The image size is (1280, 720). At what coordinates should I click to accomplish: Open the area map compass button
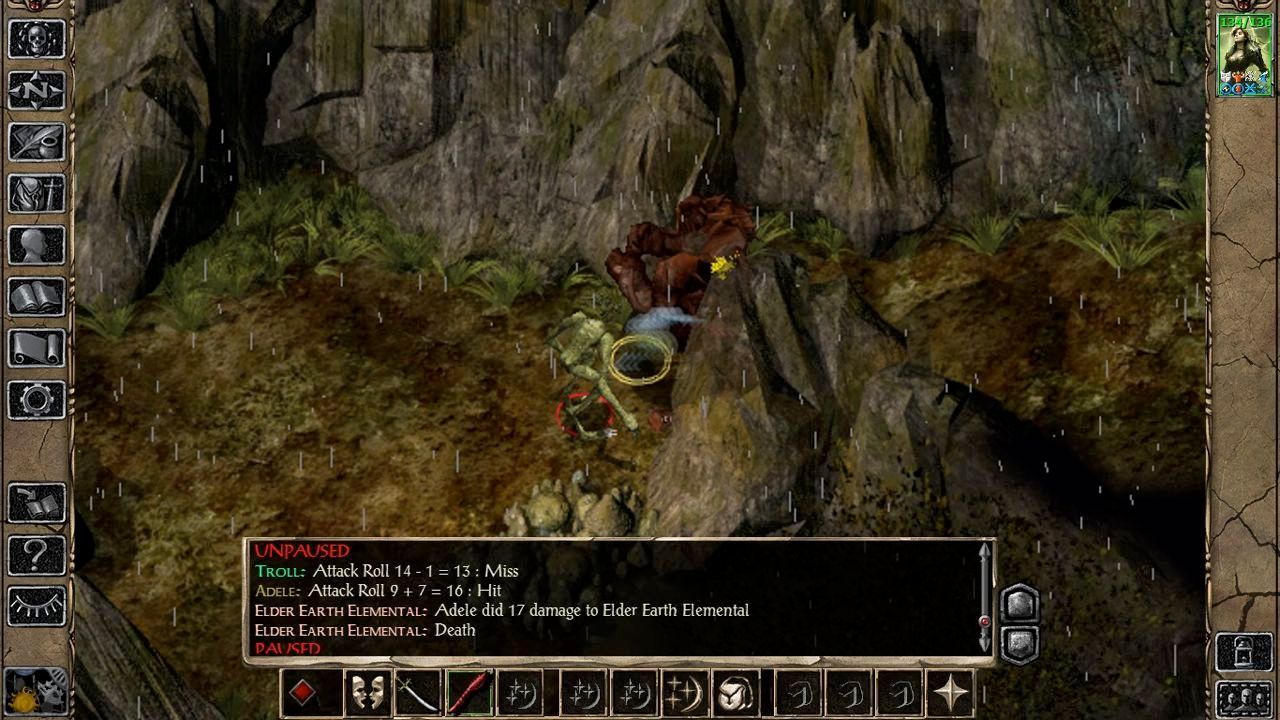point(37,91)
